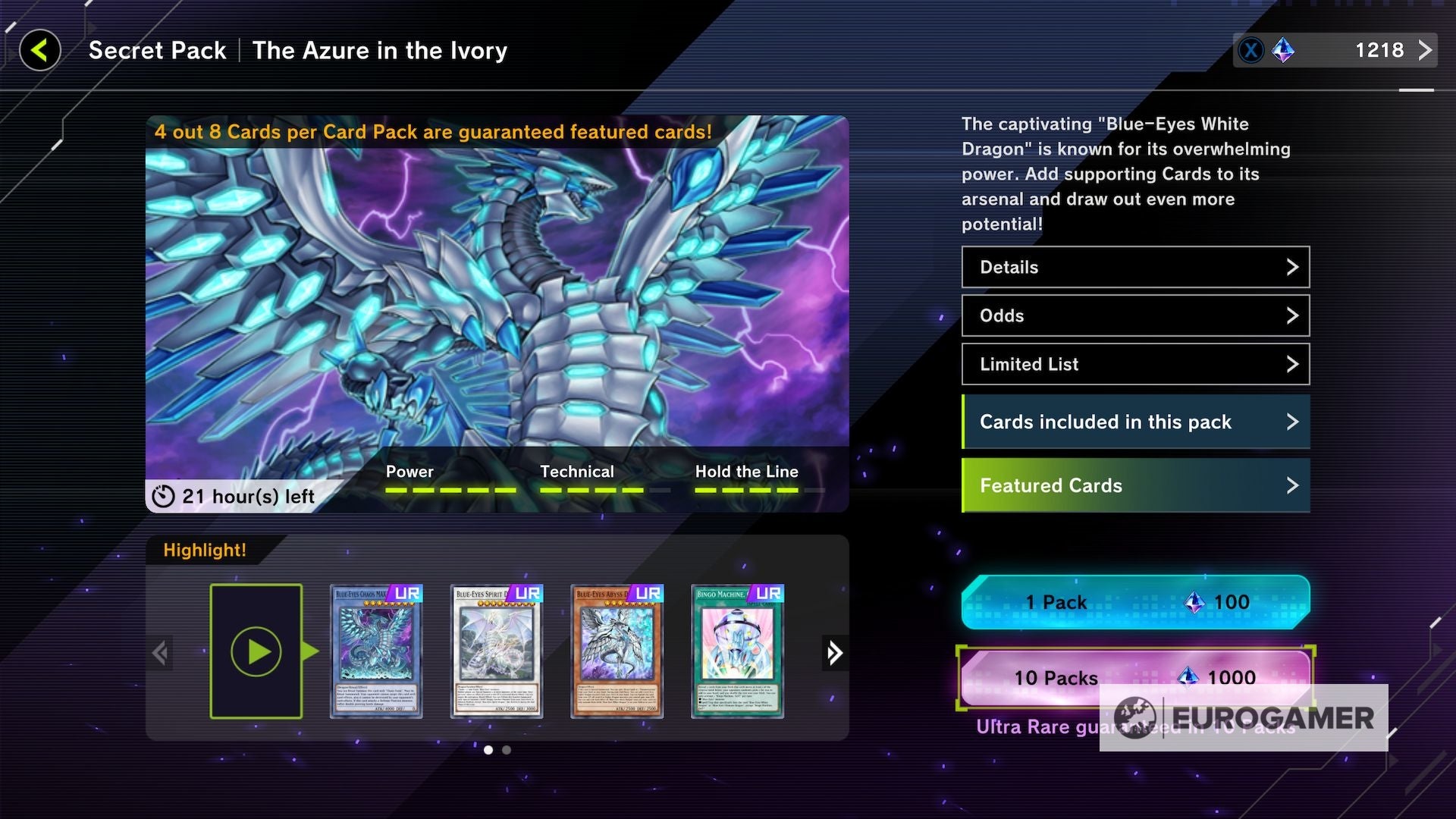The height and width of the screenshot is (819, 1456).
Task: Click the left carousel navigation arrow
Action: [x=161, y=652]
